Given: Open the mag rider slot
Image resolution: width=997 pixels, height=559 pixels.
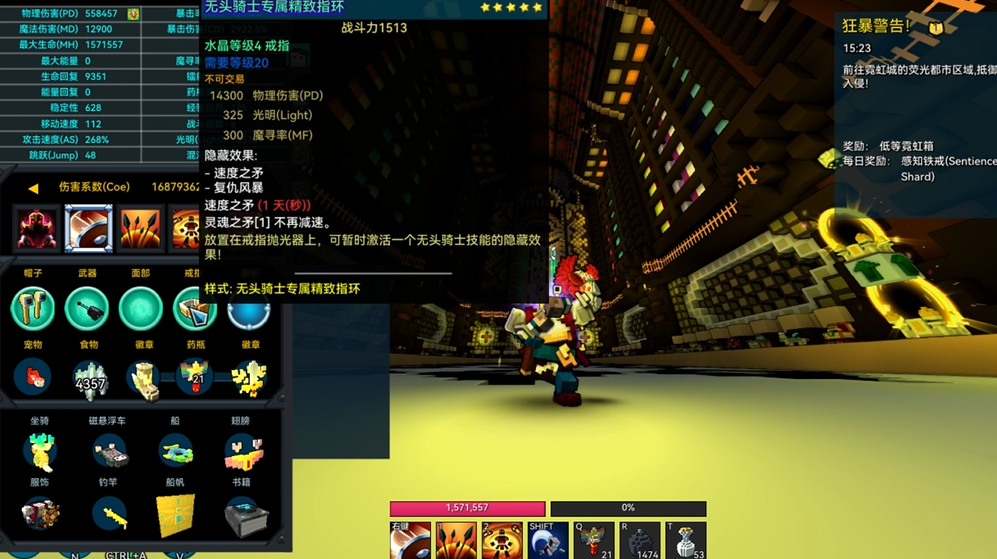Looking at the screenshot, I should (x=109, y=452).
